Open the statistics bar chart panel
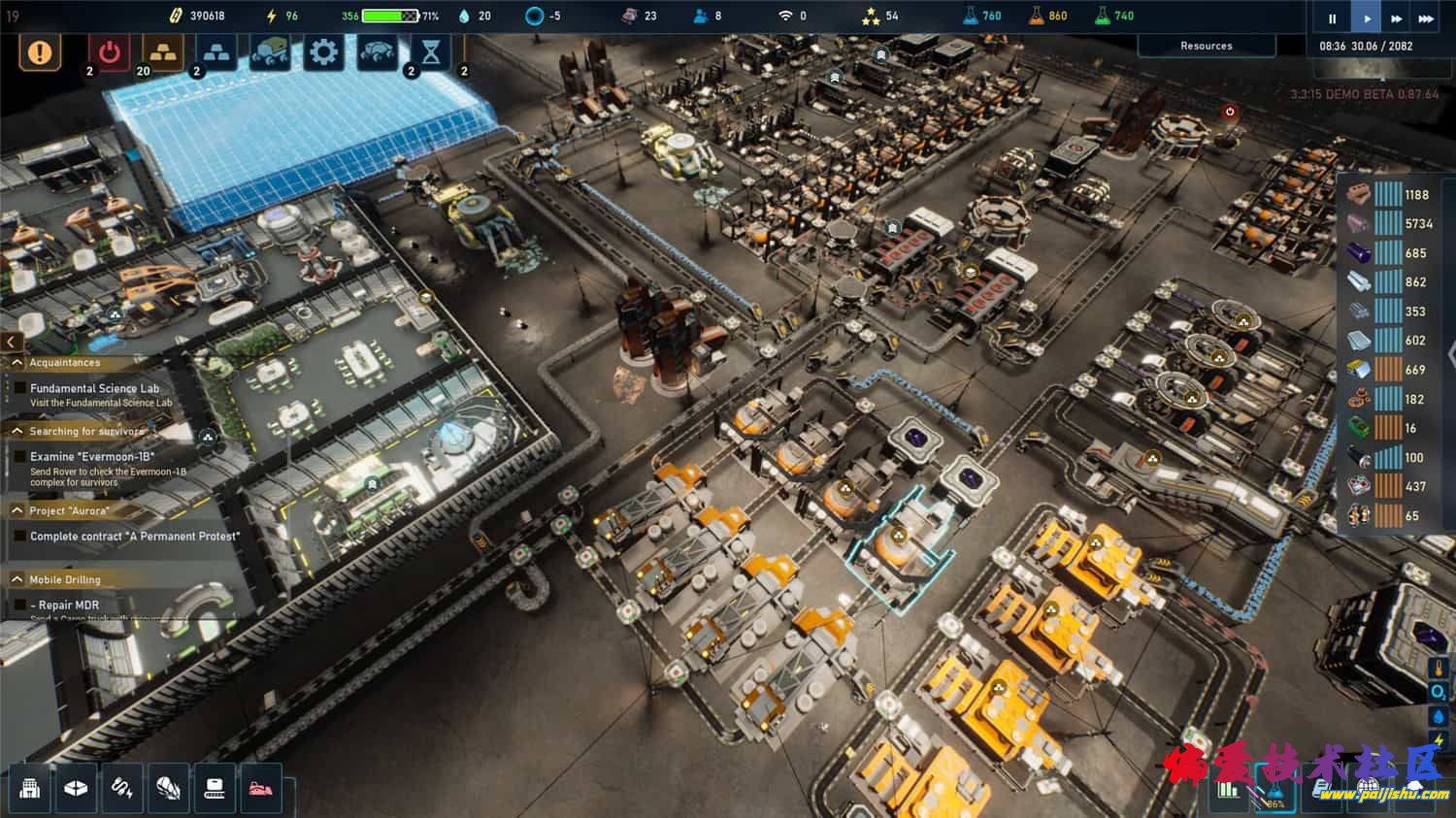The width and height of the screenshot is (1456, 818). (1229, 789)
